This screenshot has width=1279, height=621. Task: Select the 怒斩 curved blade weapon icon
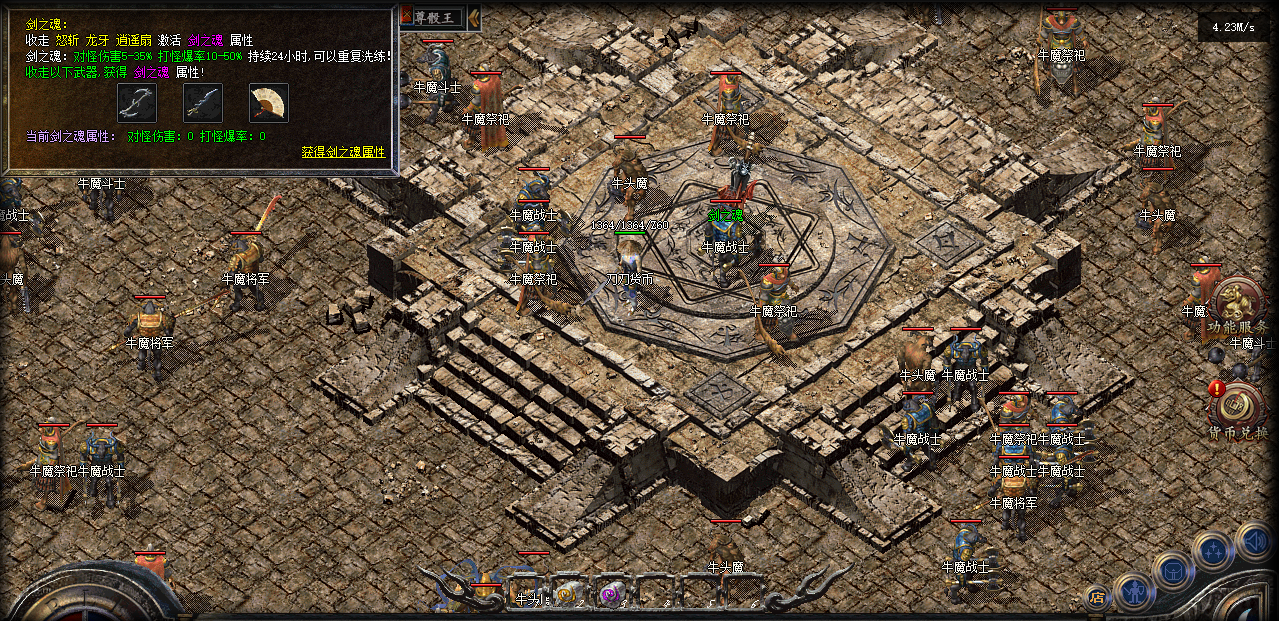[137, 102]
